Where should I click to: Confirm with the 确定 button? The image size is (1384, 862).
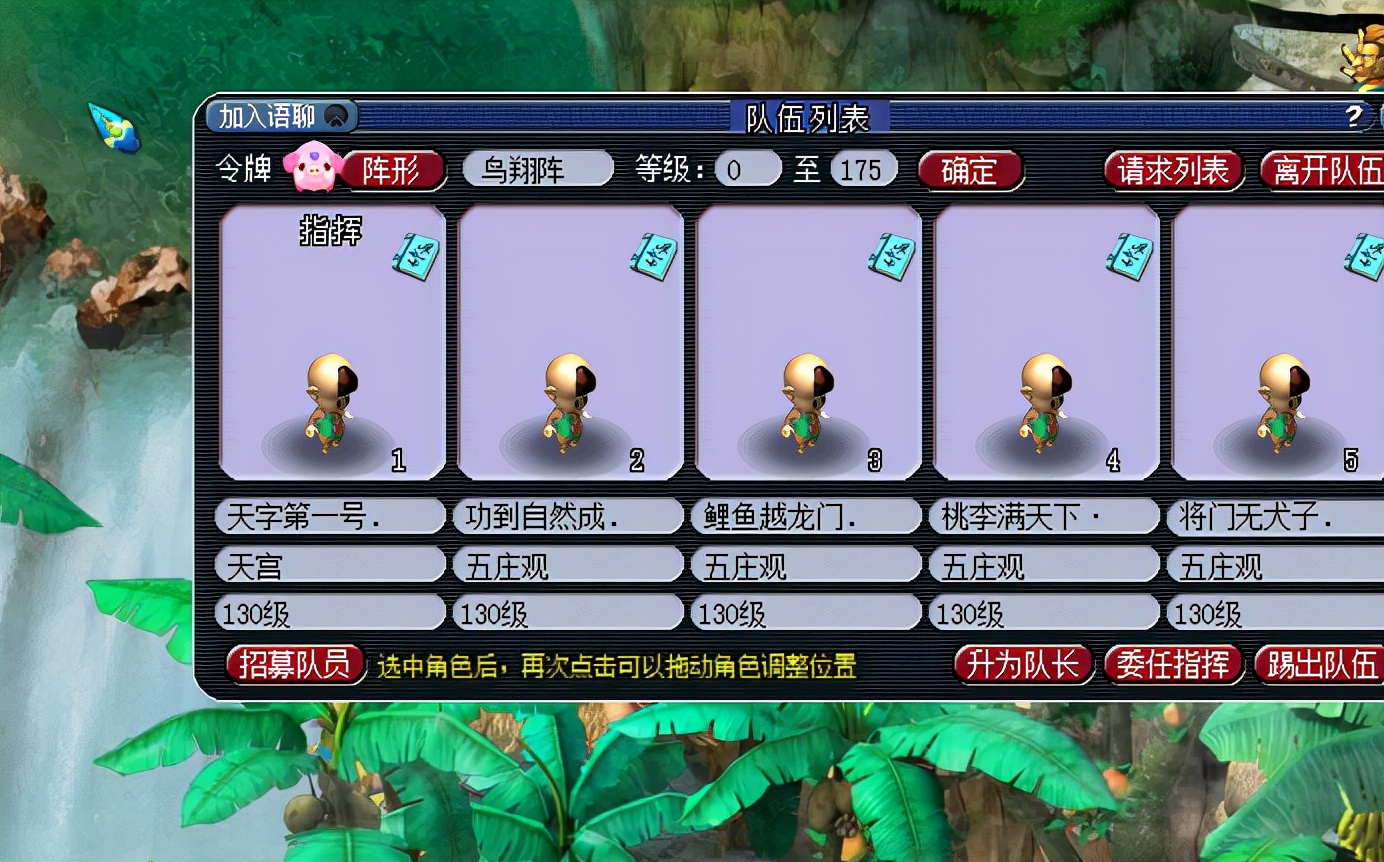click(969, 170)
